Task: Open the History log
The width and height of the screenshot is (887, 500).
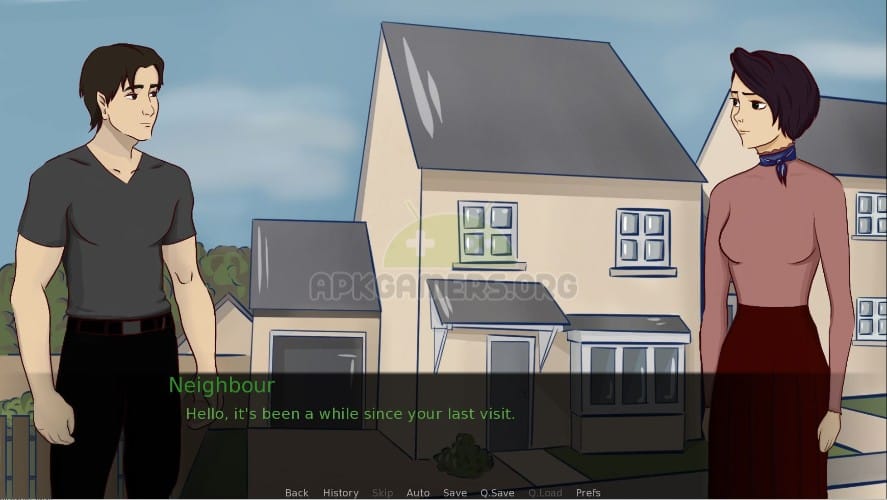Action: coord(340,493)
